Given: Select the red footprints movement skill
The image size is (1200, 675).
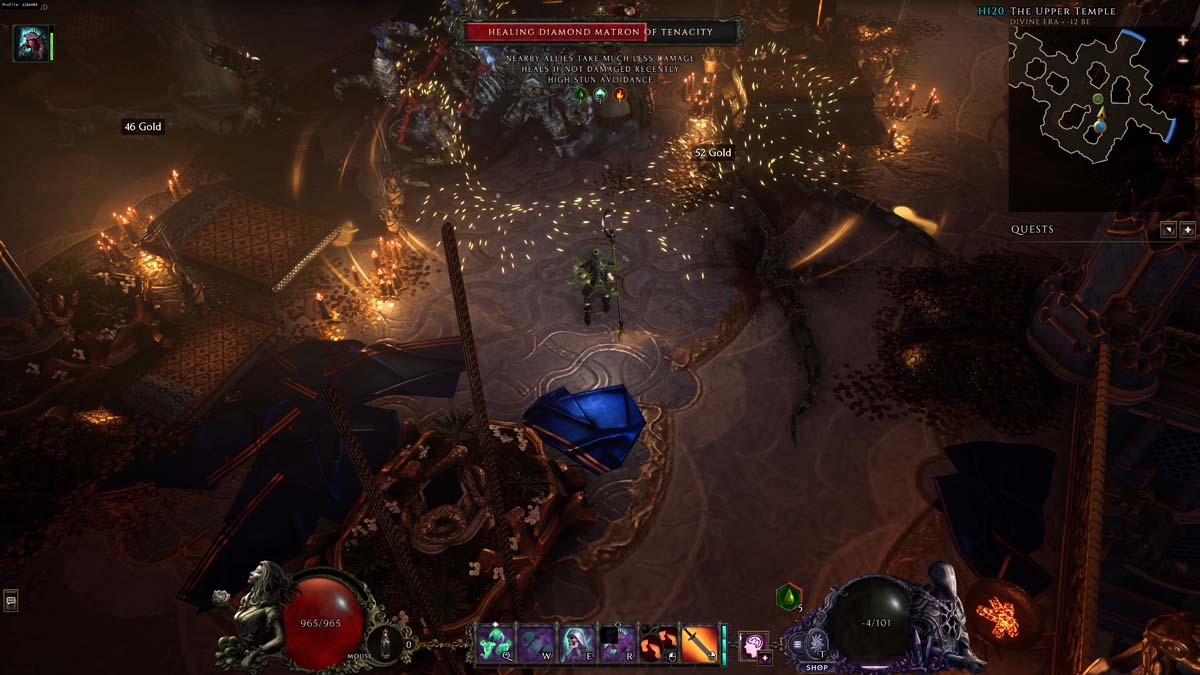Looking at the screenshot, I should (x=659, y=643).
